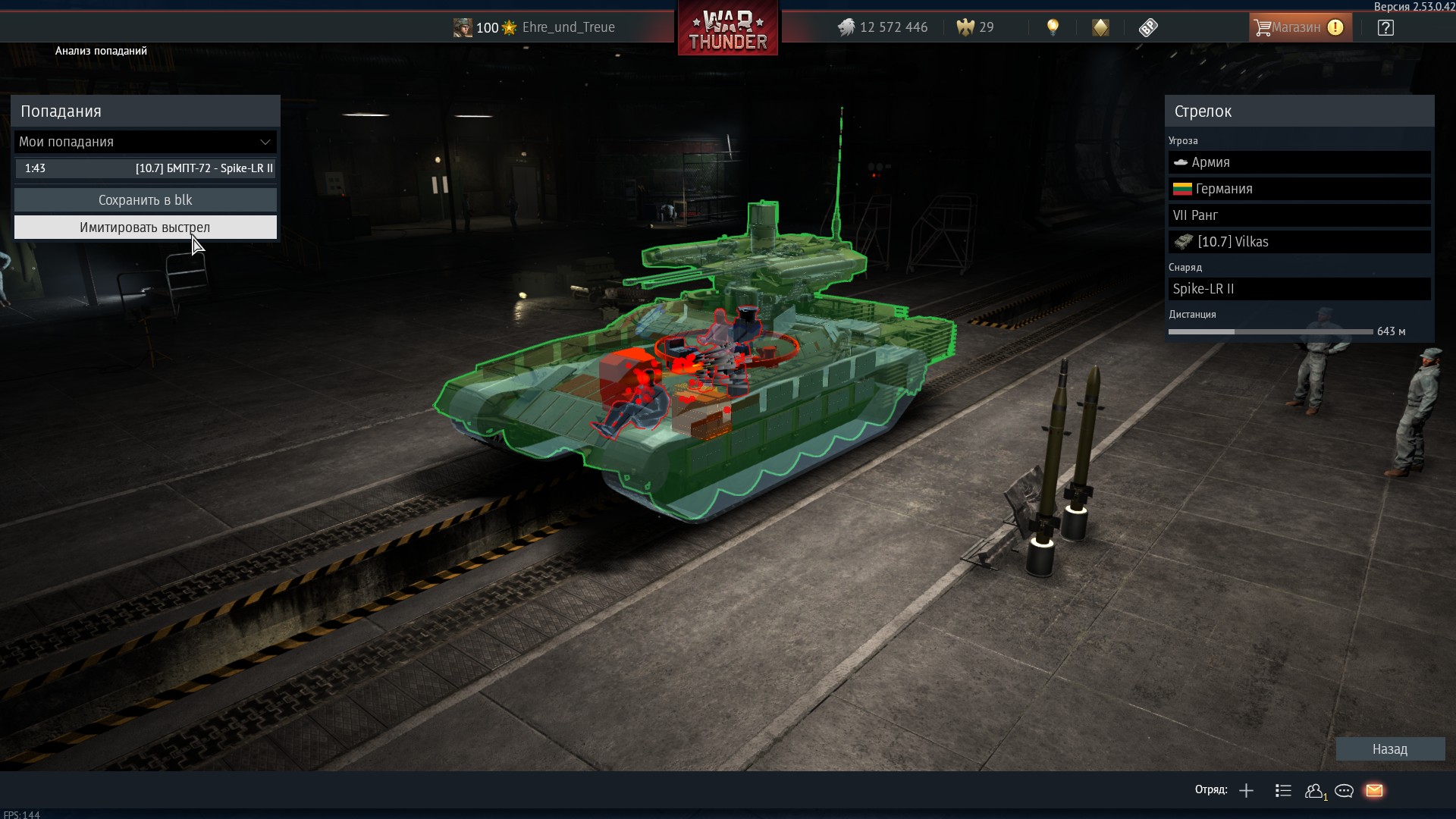Click 'Имитировать выстрел' button
The image size is (1456, 819).
pyautogui.click(x=145, y=227)
